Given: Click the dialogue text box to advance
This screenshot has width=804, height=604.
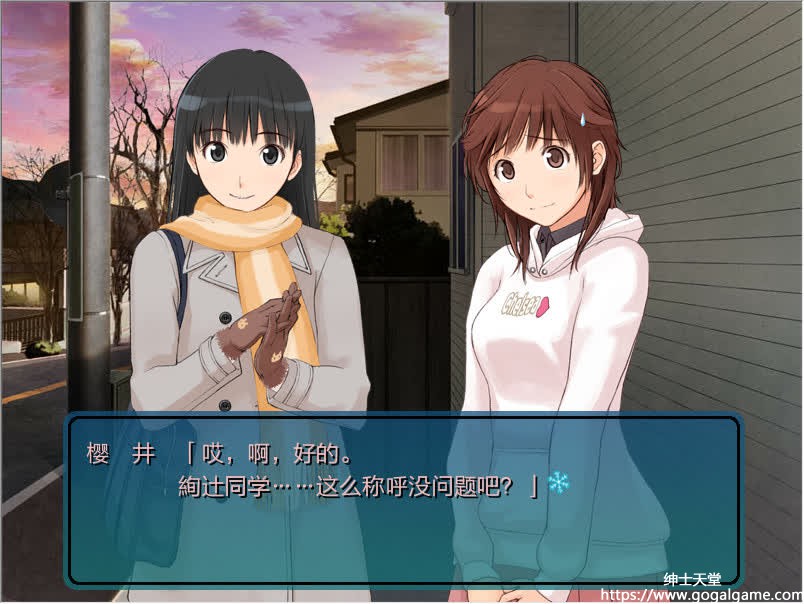Looking at the screenshot, I should pos(403,500).
